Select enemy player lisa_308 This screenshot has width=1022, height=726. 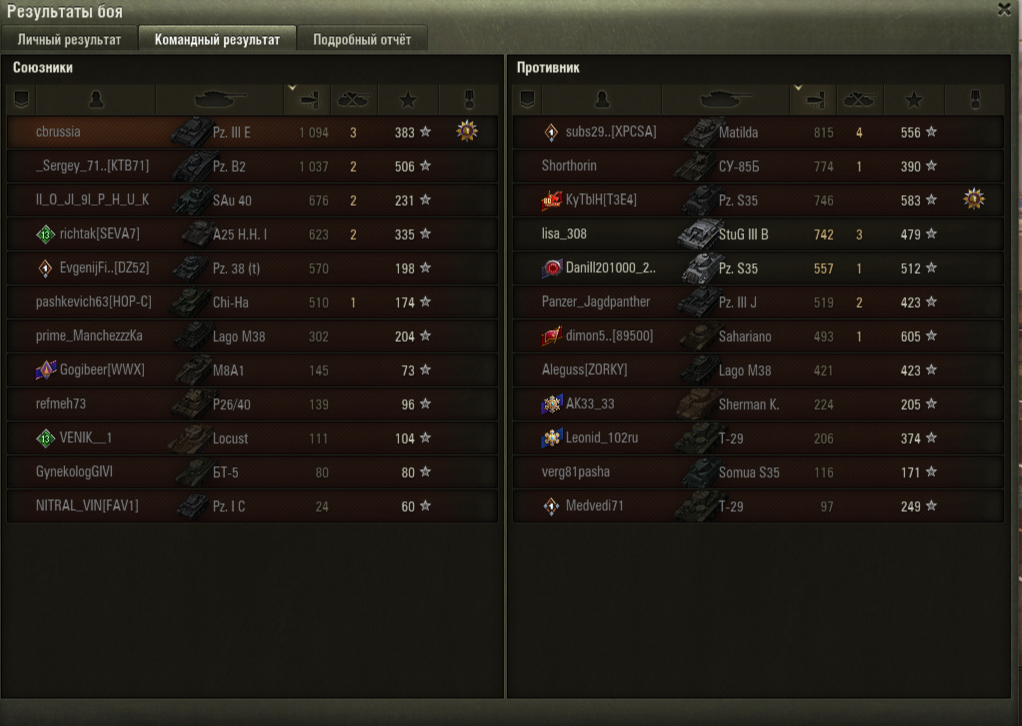pyautogui.click(x=564, y=234)
